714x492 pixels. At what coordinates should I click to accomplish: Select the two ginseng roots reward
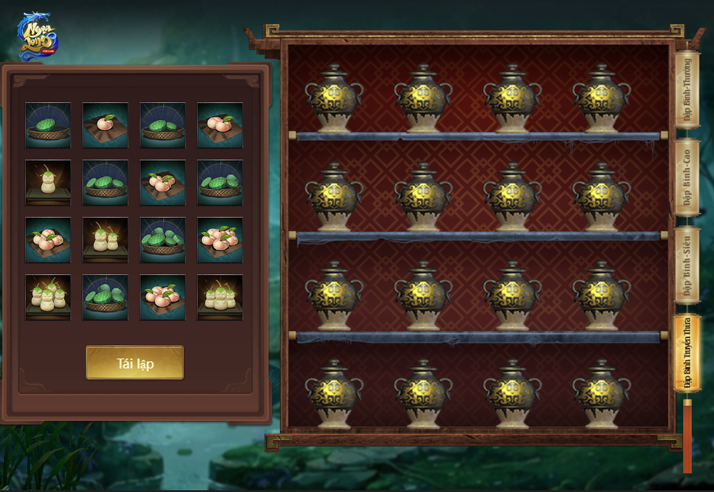[105, 240]
